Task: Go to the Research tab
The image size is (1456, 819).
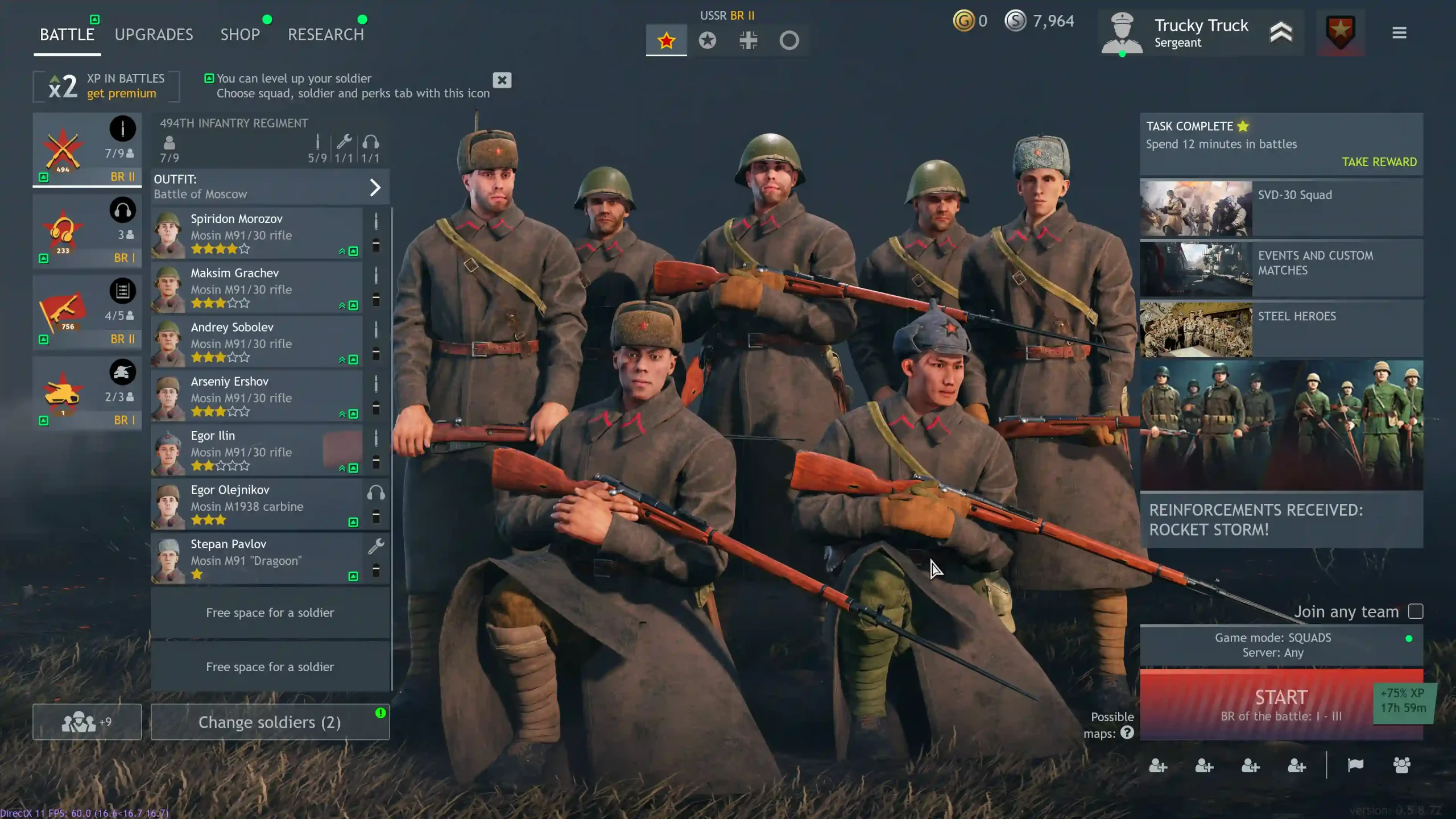Action: click(325, 35)
